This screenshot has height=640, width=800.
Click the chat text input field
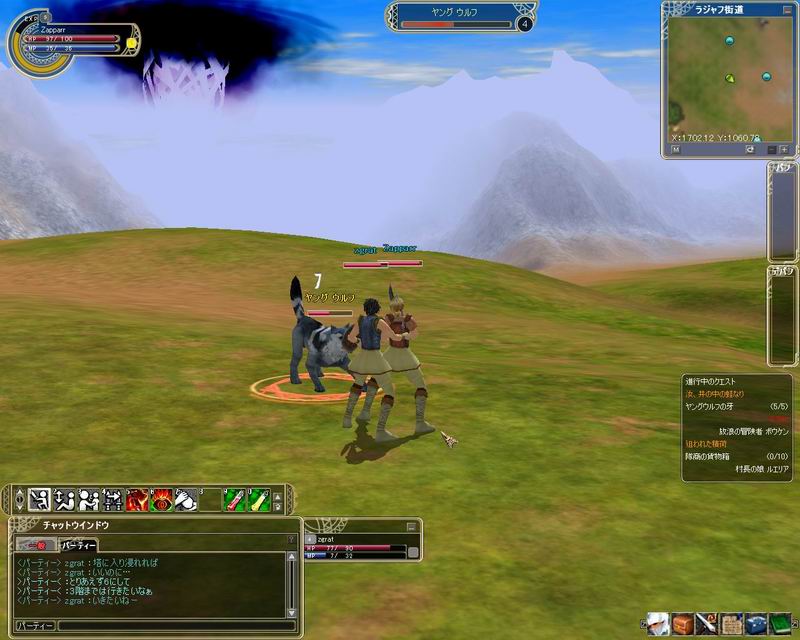pos(170,626)
